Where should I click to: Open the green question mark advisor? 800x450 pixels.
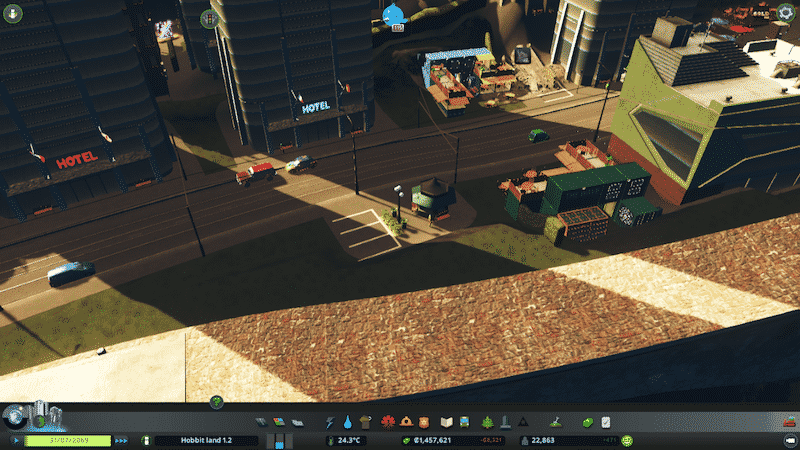click(x=216, y=402)
